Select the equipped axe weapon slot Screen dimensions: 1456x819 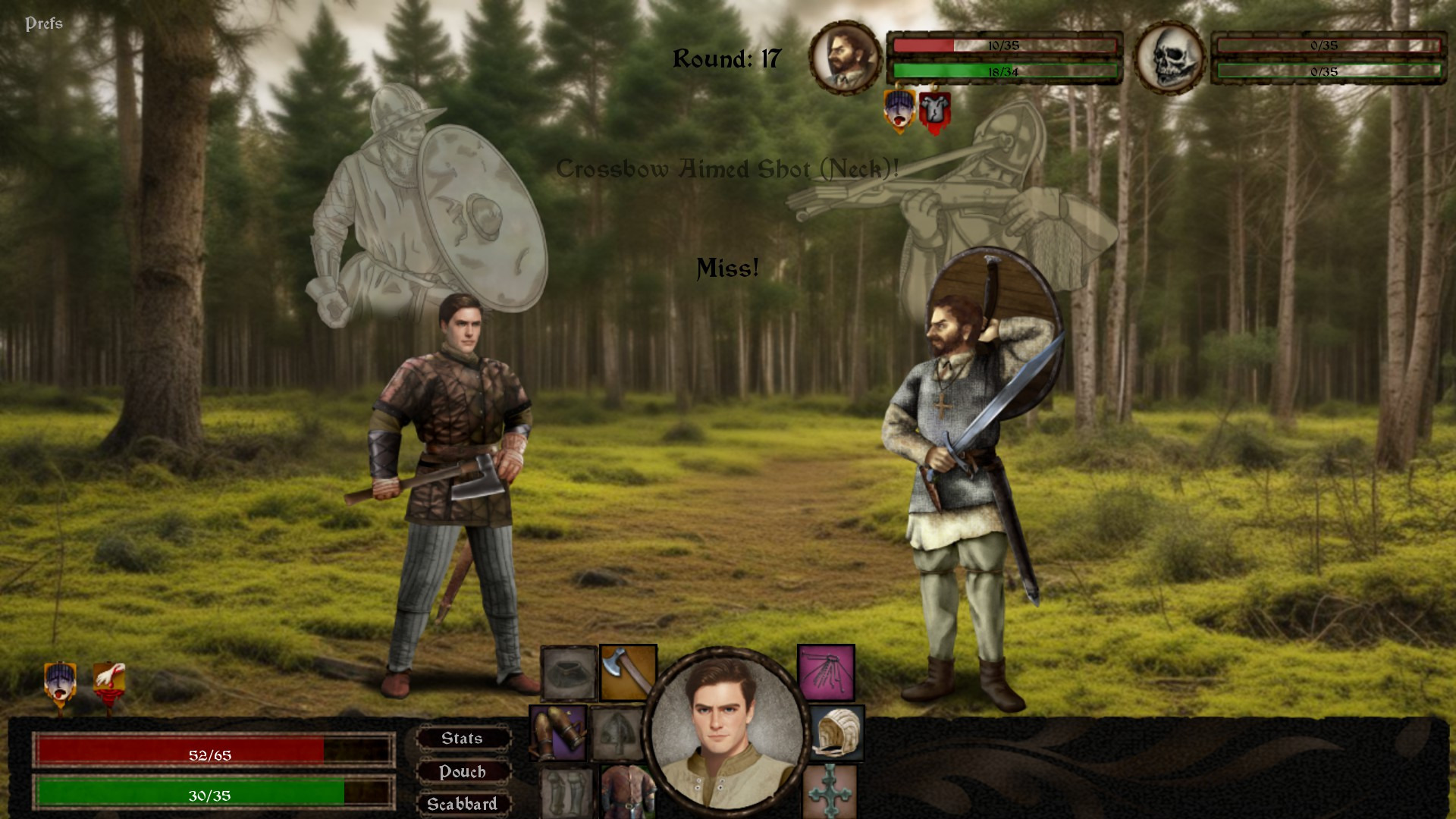(x=628, y=673)
